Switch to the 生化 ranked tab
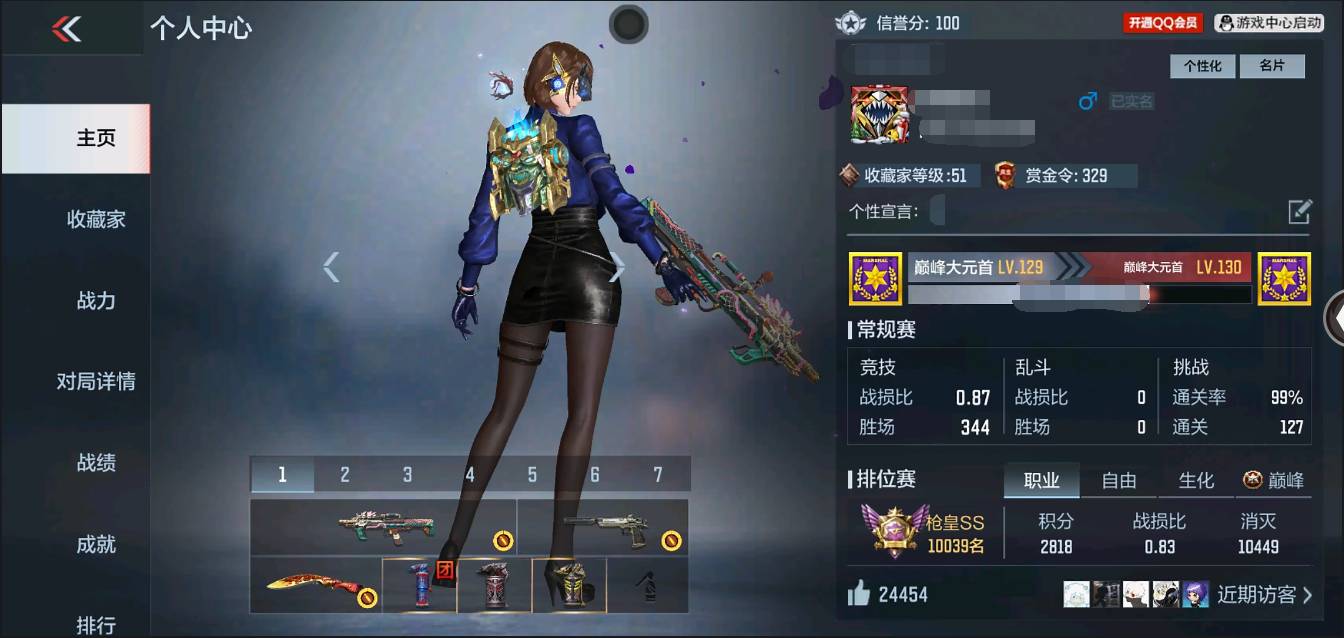This screenshot has height=638, width=1344. click(1195, 481)
